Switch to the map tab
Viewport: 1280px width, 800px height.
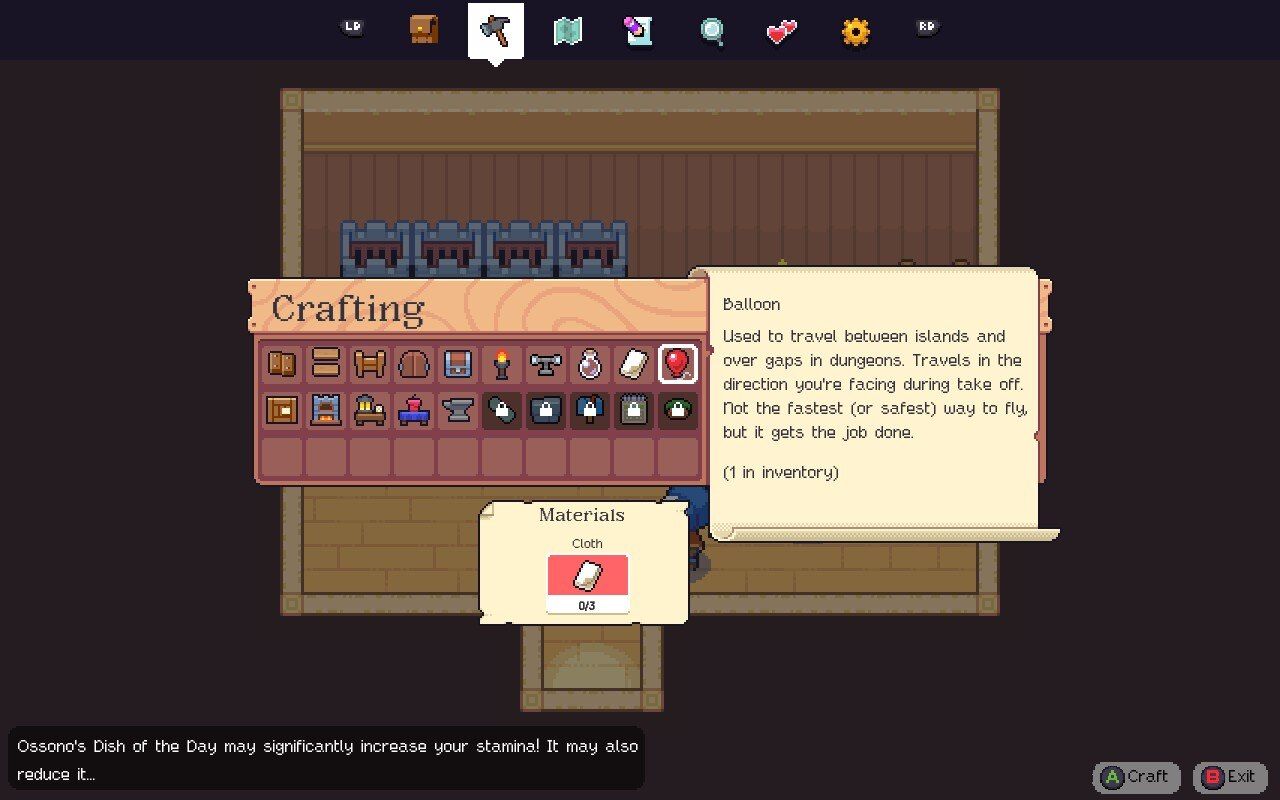click(568, 31)
